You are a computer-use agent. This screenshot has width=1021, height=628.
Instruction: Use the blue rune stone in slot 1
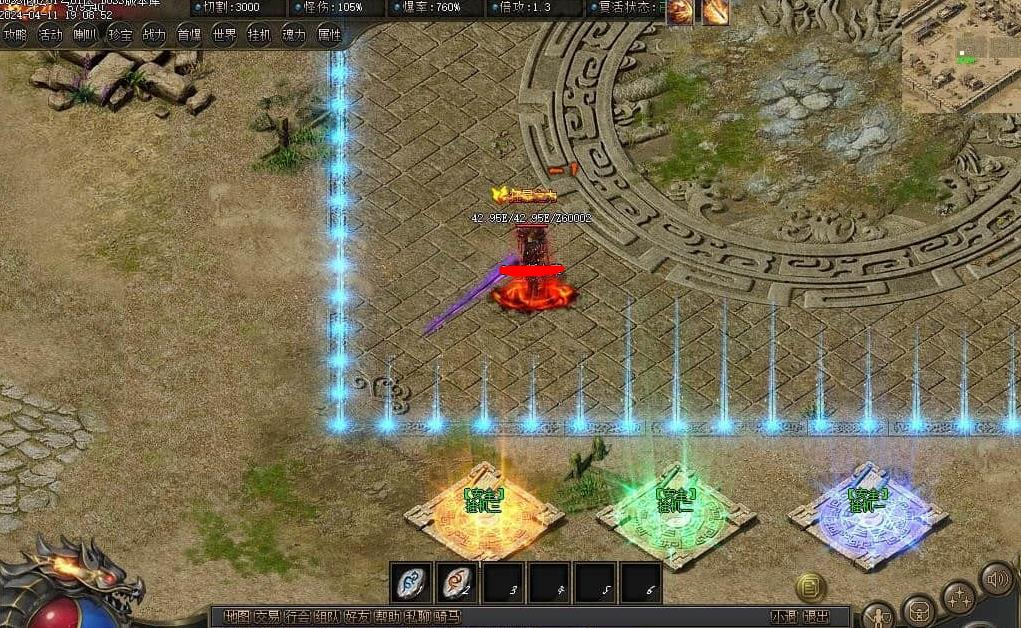point(411,582)
